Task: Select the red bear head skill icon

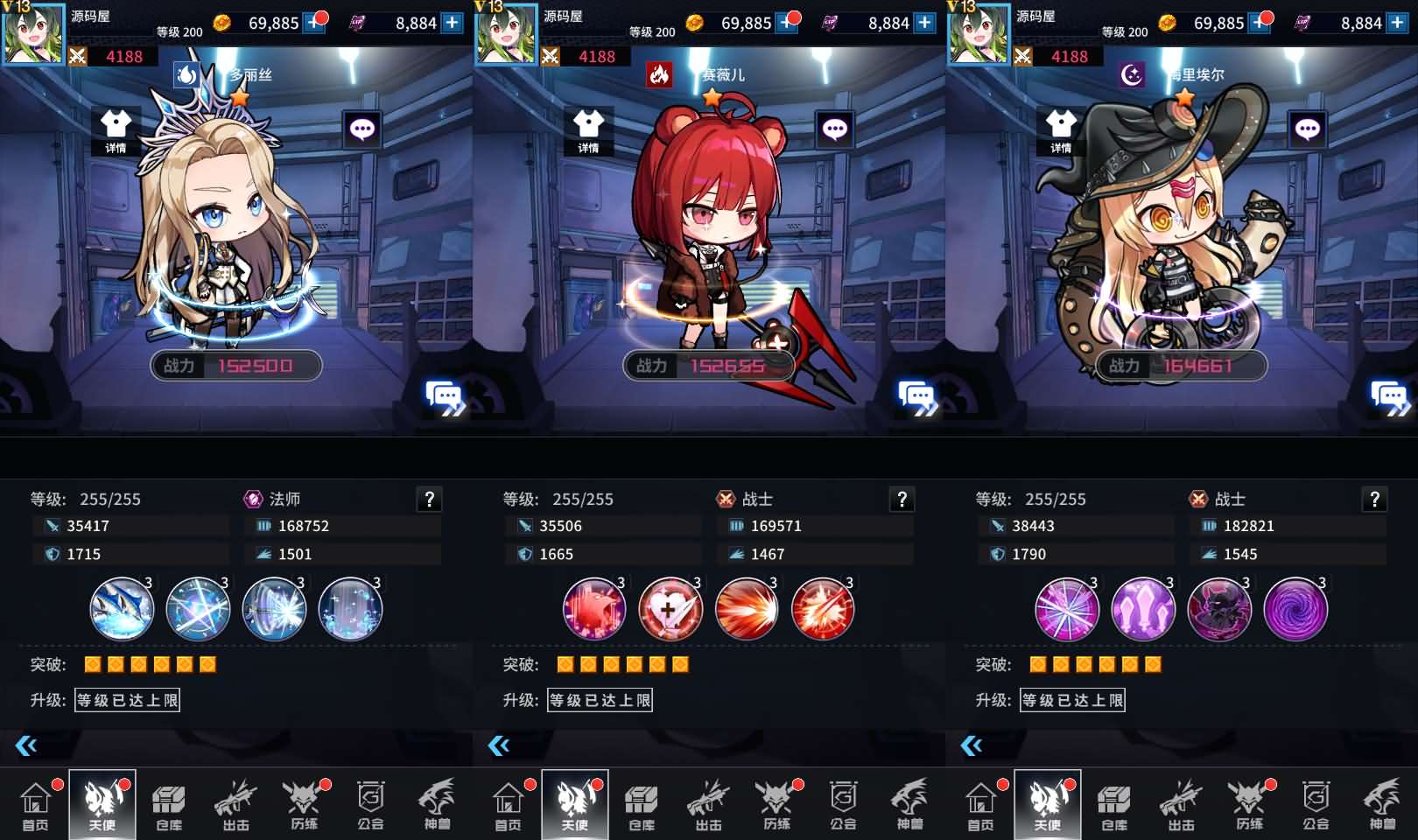Action: pyautogui.click(x=594, y=609)
